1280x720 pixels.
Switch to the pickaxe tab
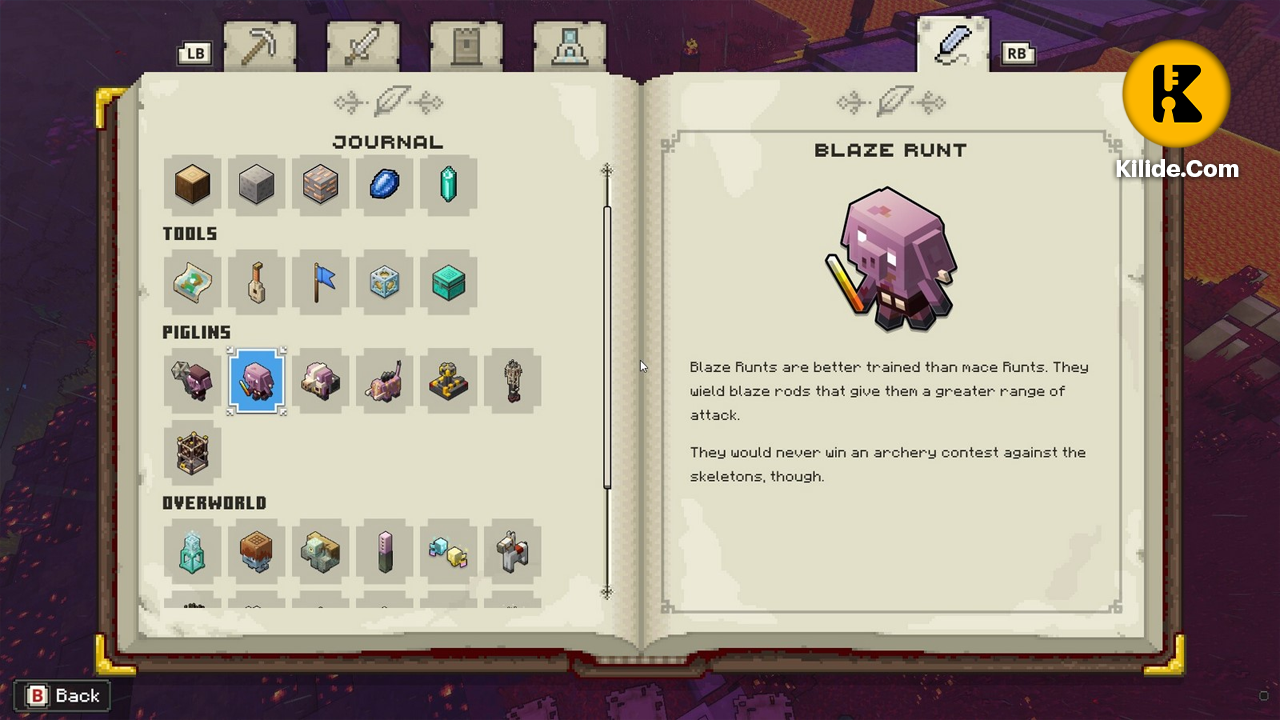259,47
